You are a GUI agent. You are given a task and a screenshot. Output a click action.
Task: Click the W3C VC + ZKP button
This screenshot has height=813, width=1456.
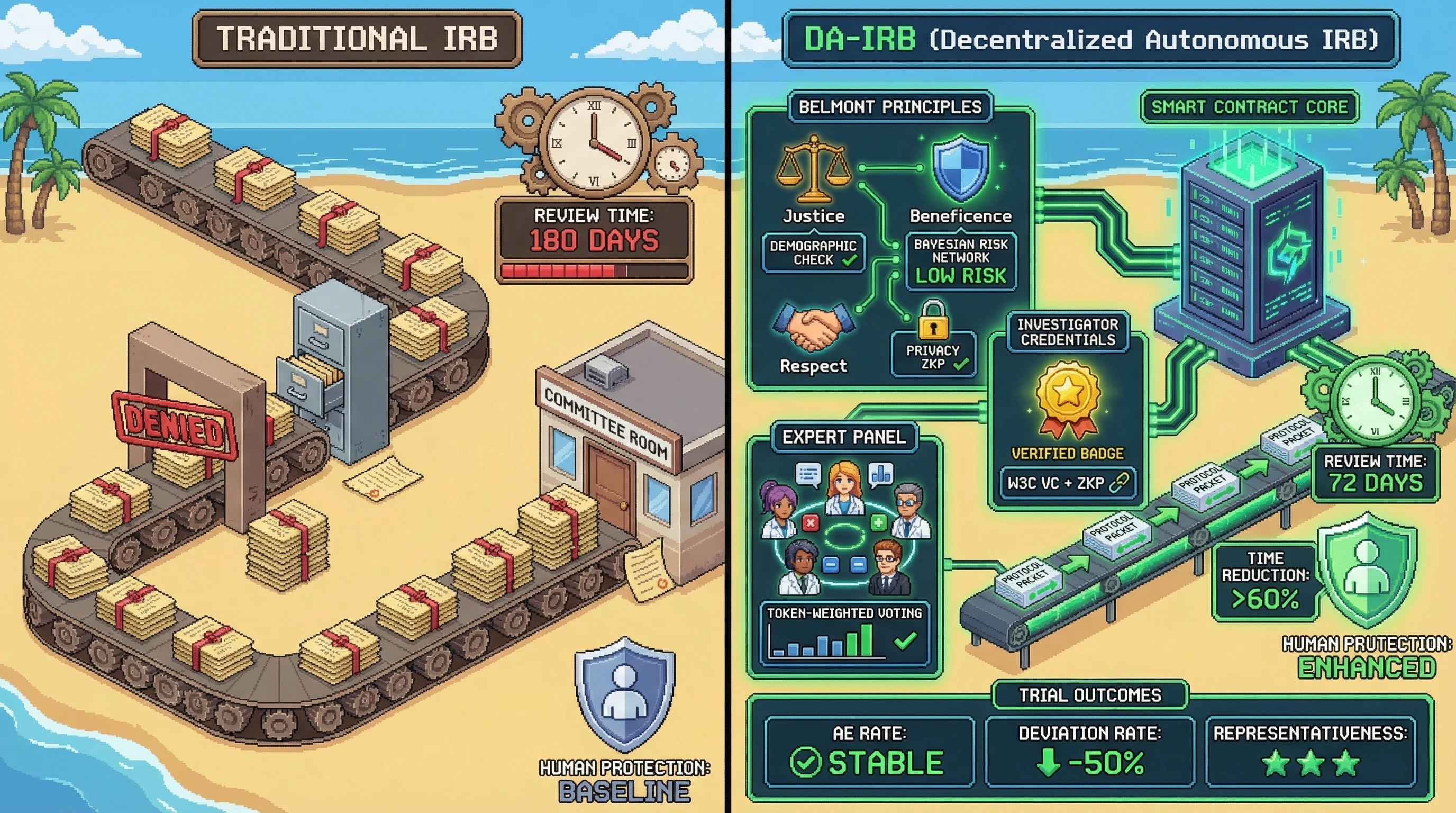pyautogui.click(x=1067, y=483)
